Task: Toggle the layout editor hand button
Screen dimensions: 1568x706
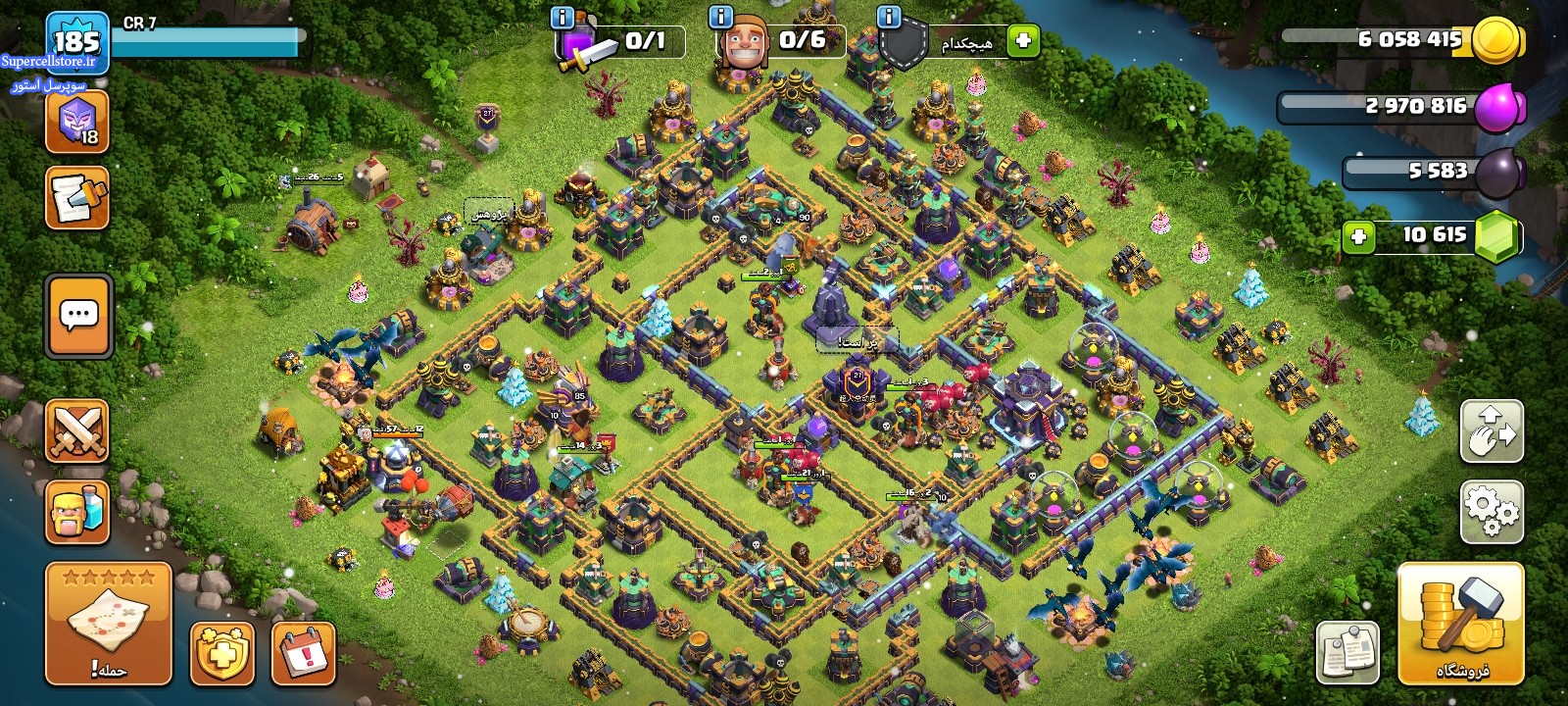Action: pos(1492,430)
